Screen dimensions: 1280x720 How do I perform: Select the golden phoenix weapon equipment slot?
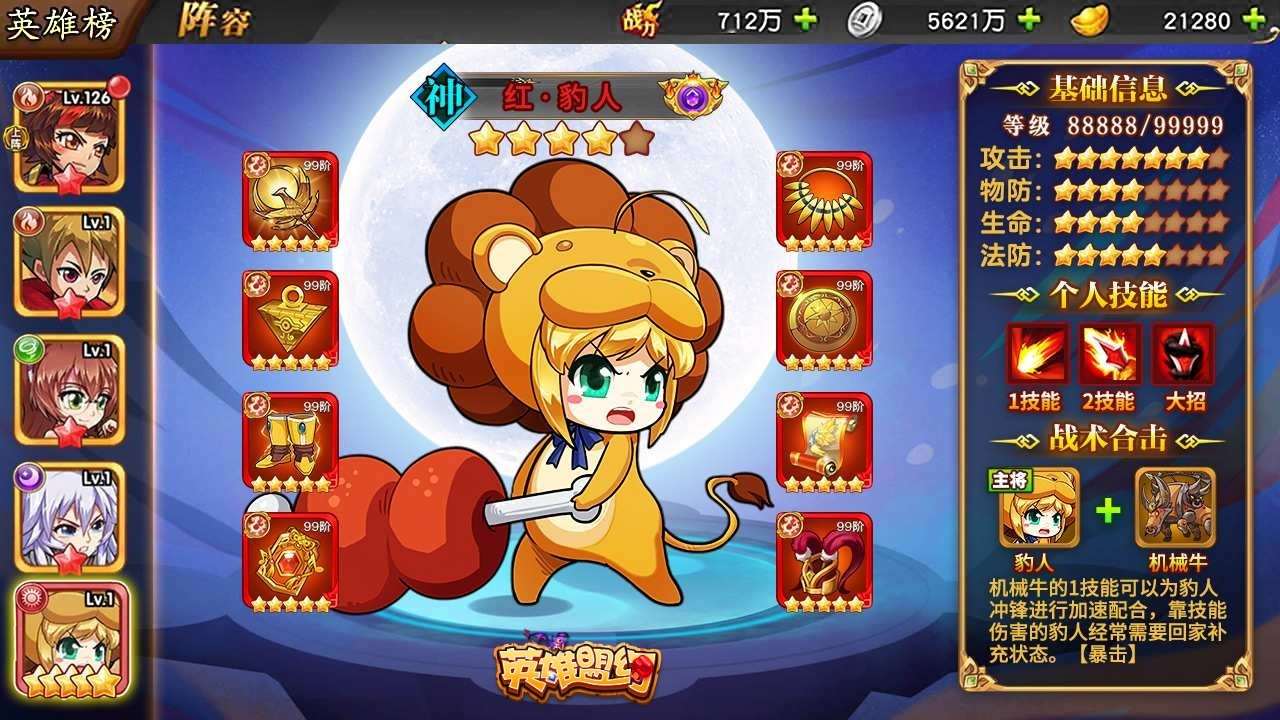click(x=288, y=198)
